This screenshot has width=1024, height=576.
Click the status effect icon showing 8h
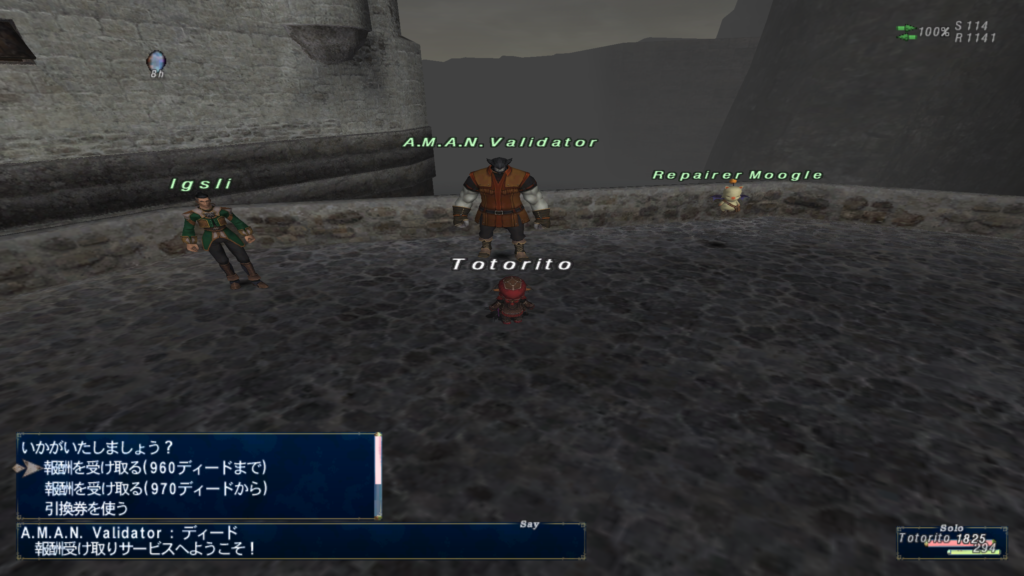click(x=155, y=62)
